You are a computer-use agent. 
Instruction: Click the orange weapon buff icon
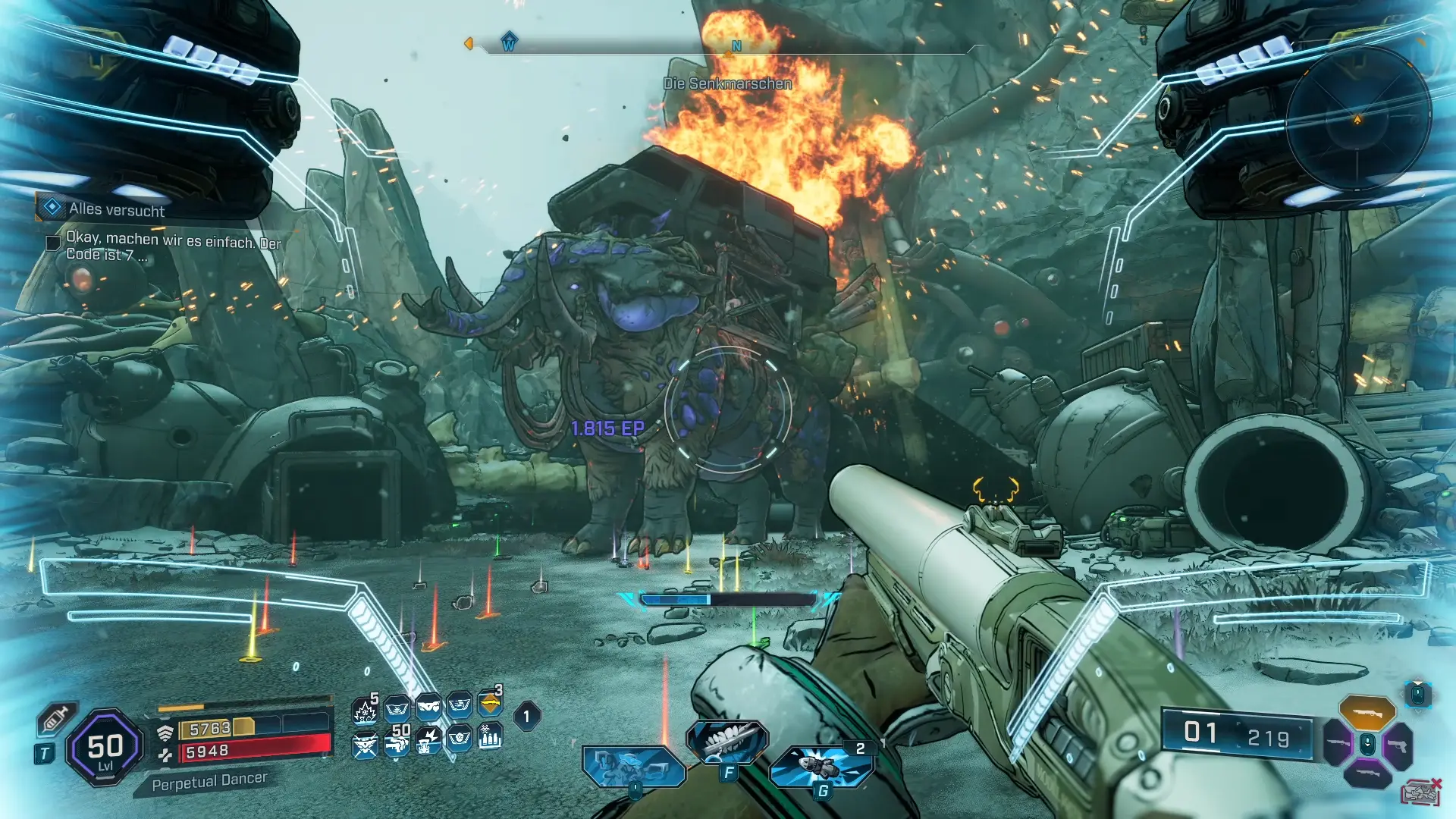tap(491, 705)
